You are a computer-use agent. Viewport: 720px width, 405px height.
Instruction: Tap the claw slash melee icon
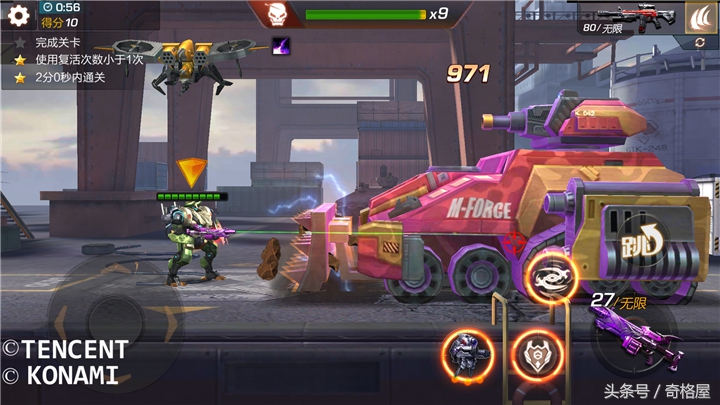699,17
